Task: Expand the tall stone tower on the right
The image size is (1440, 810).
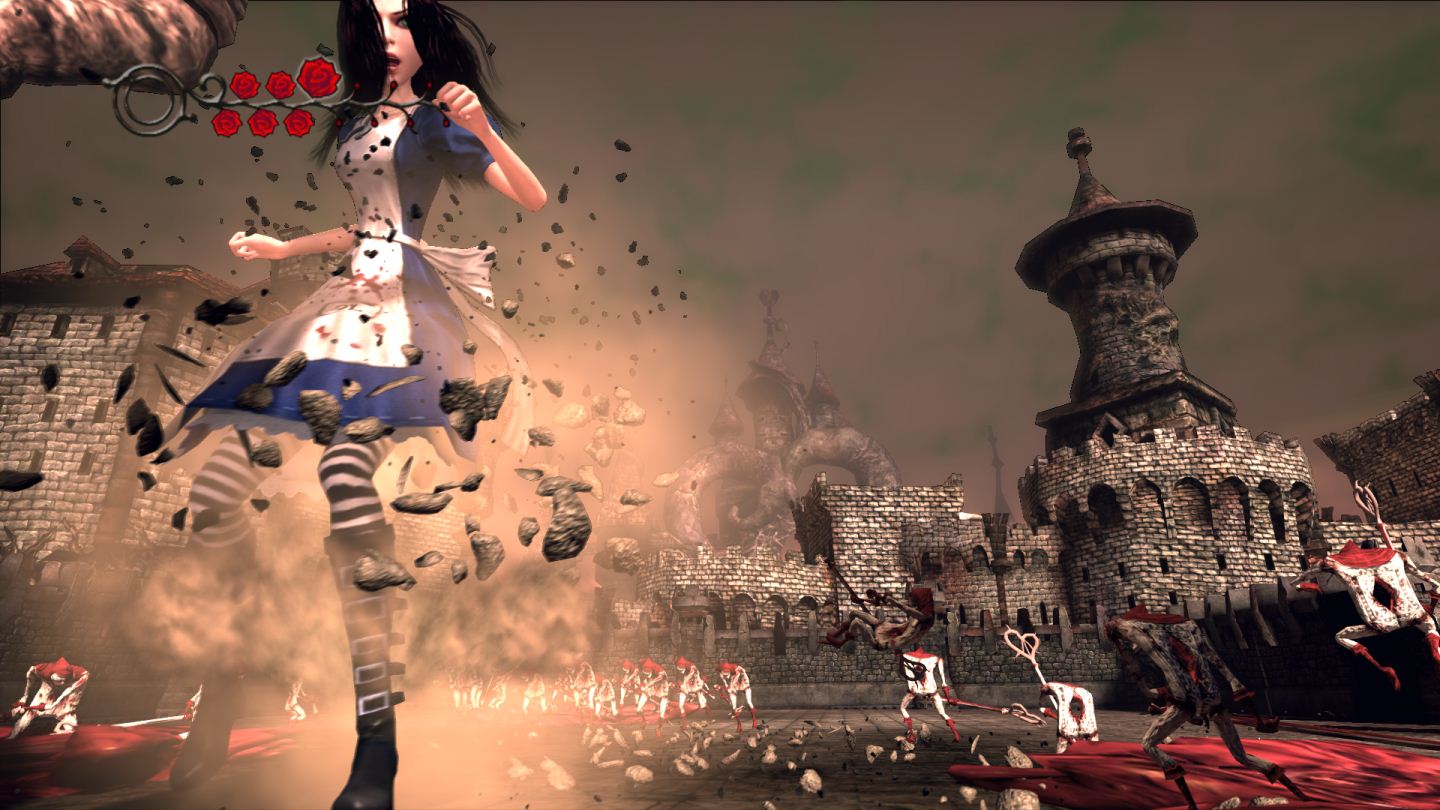Action: click(1110, 300)
